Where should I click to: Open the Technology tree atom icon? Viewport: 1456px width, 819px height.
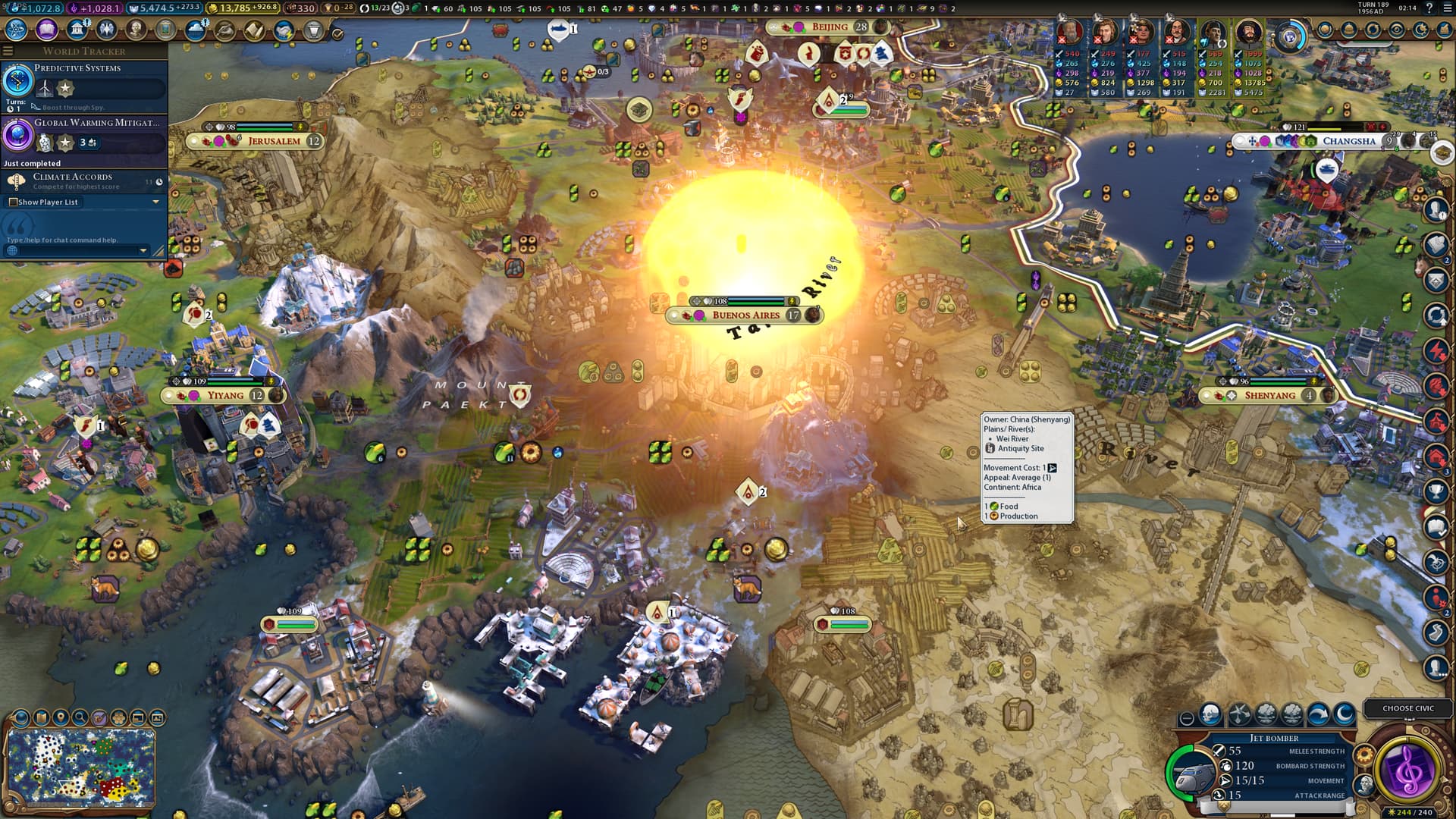tap(16, 30)
